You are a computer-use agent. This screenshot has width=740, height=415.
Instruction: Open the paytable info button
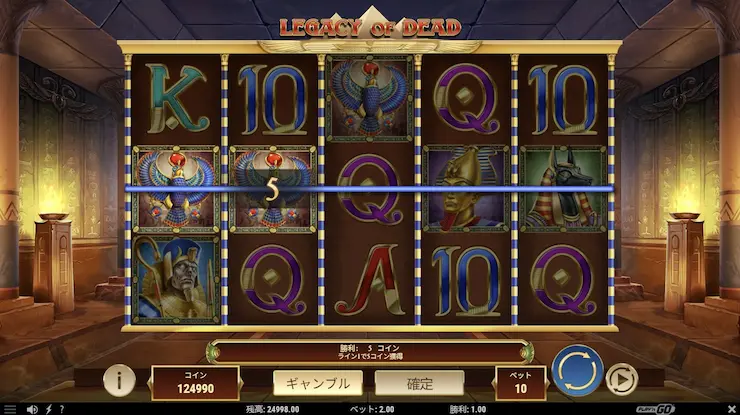click(x=120, y=380)
